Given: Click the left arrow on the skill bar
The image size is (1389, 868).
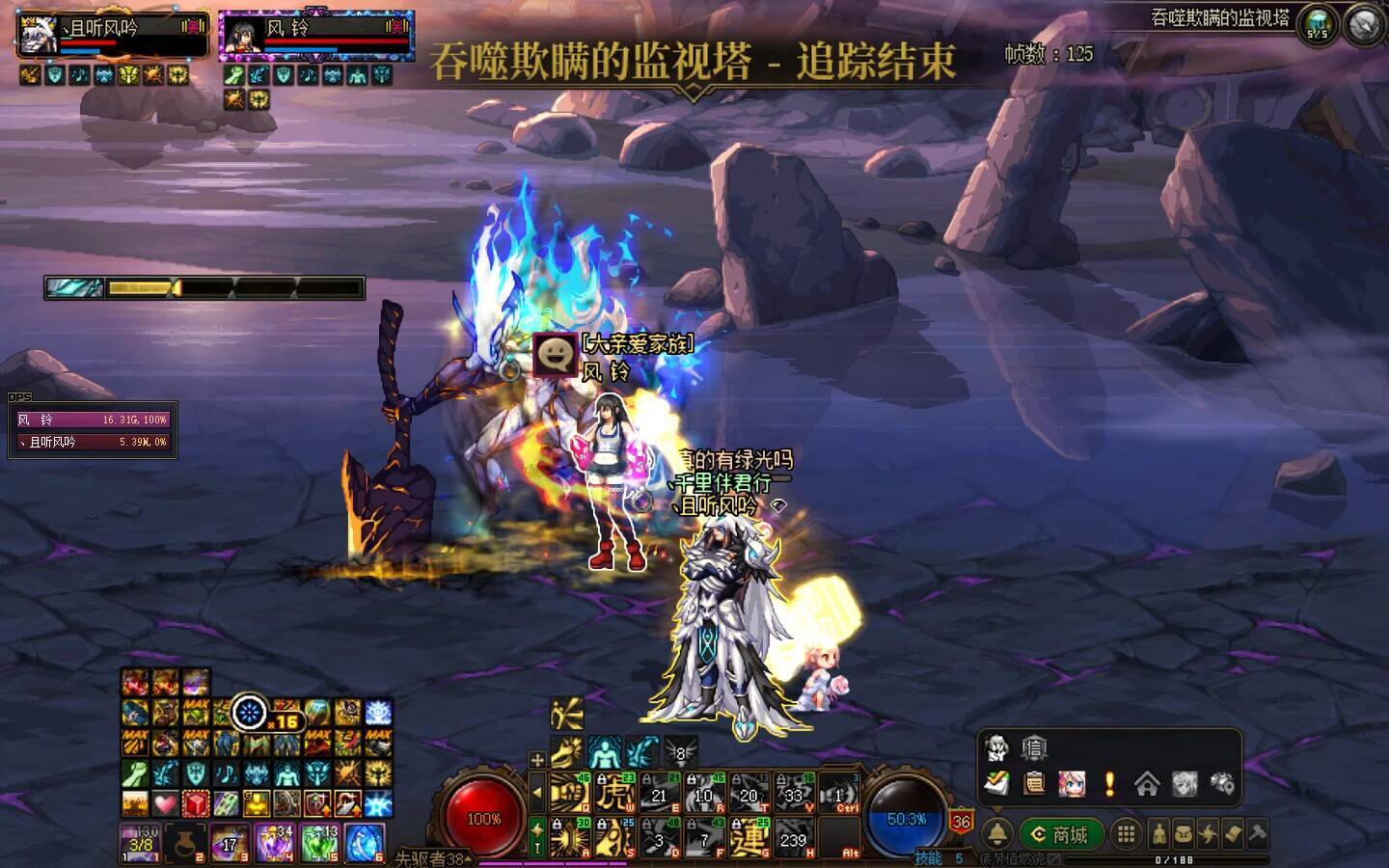Looking at the screenshot, I should pos(537,794).
